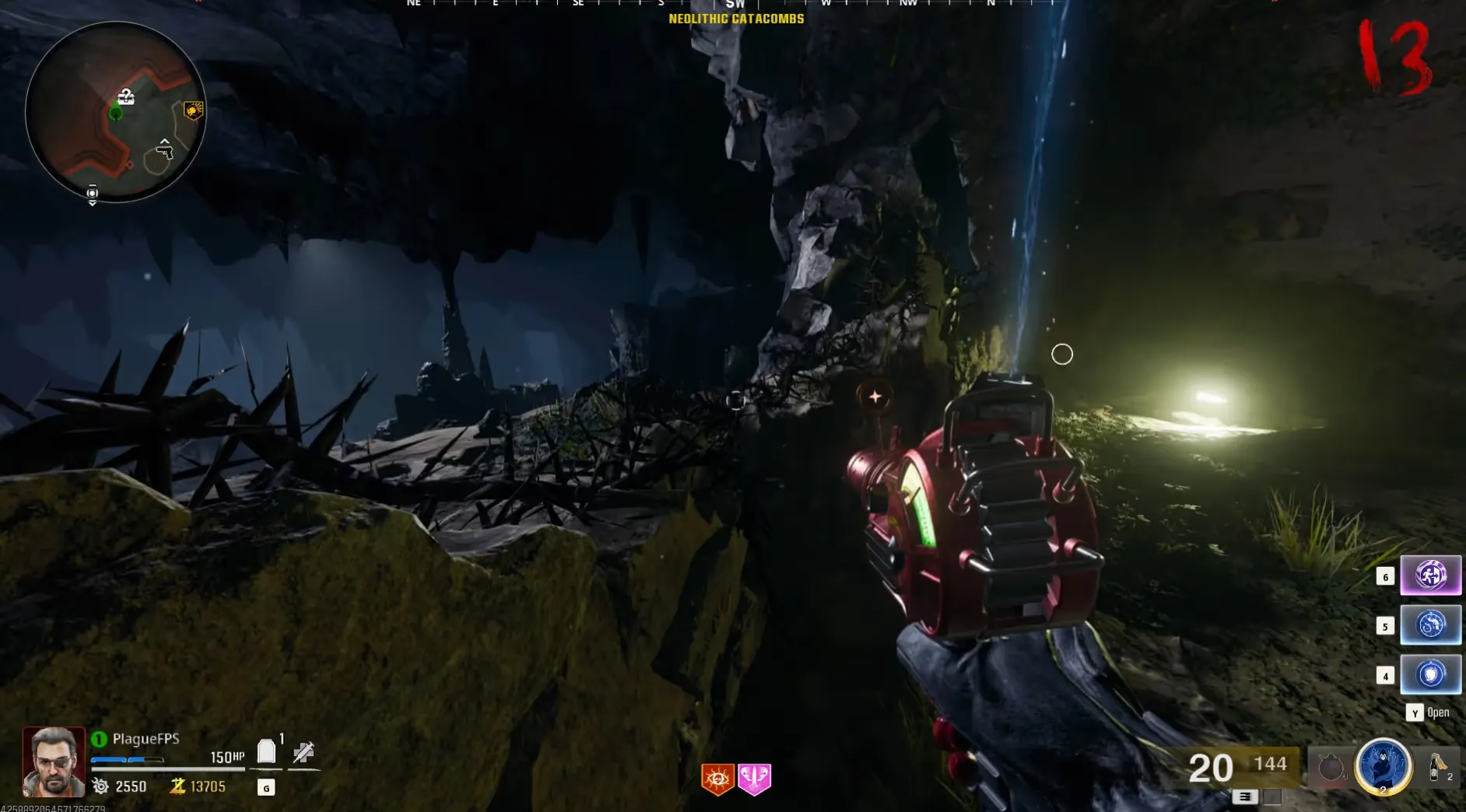This screenshot has height=812, width=1466.
Task: Select the Mystery Box marker on the minimap
Action: [x=126, y=96]
